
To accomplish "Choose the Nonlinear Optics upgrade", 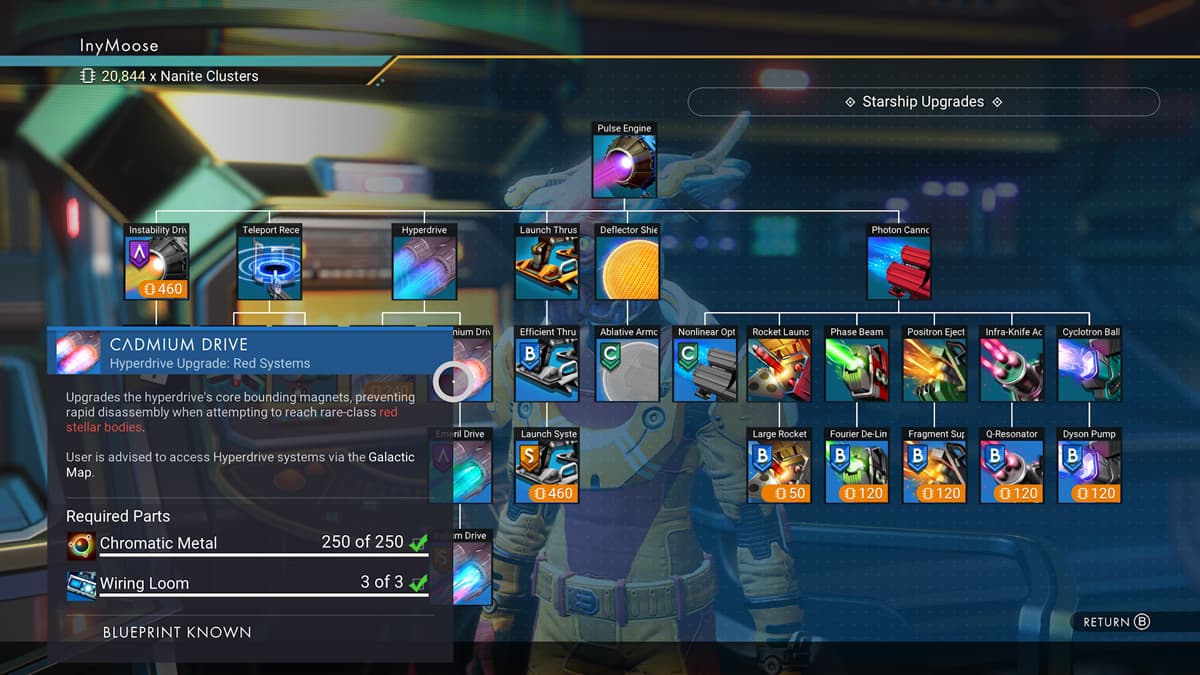I will [706, 370].
